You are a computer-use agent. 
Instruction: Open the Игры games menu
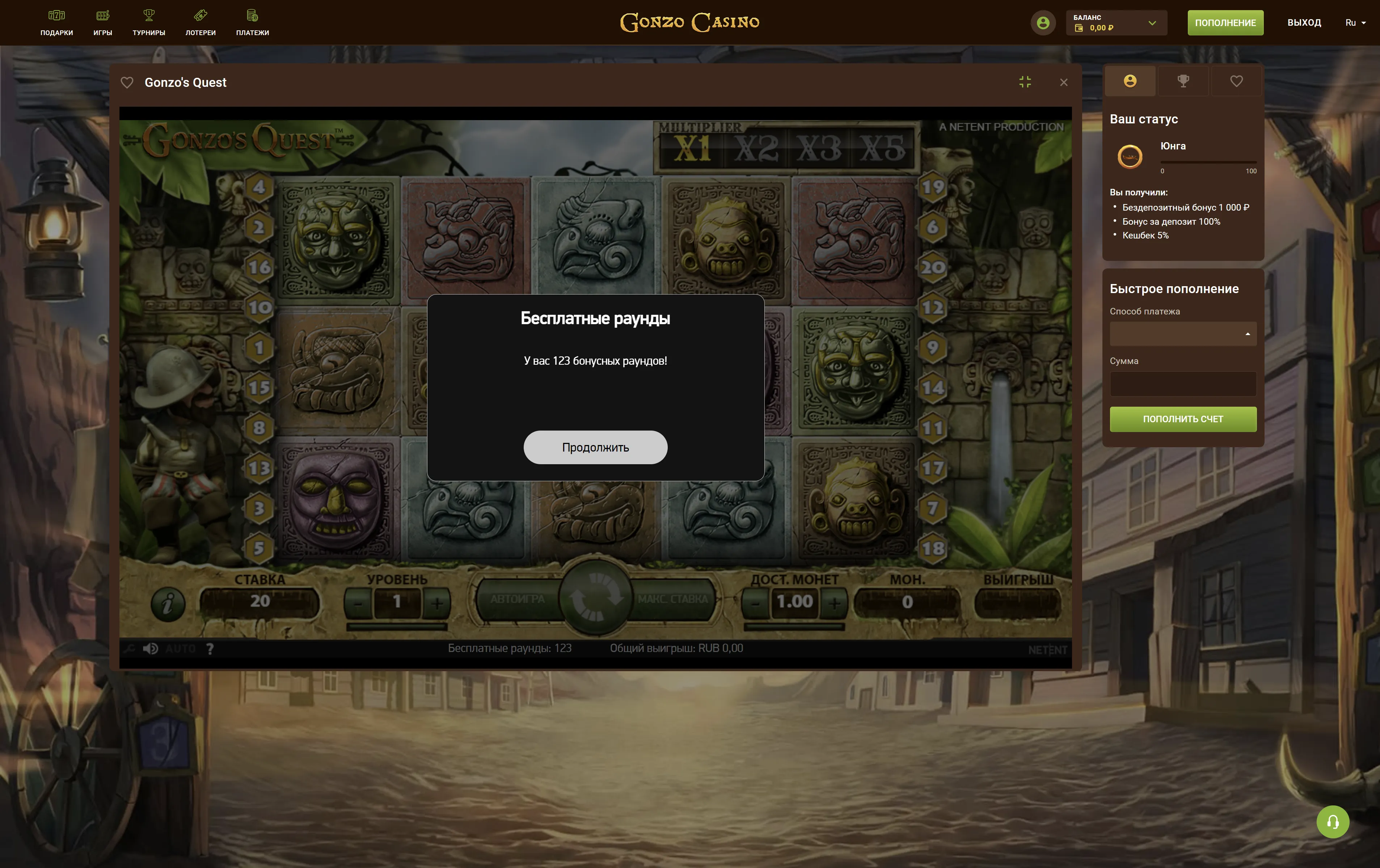pos(102,22)
